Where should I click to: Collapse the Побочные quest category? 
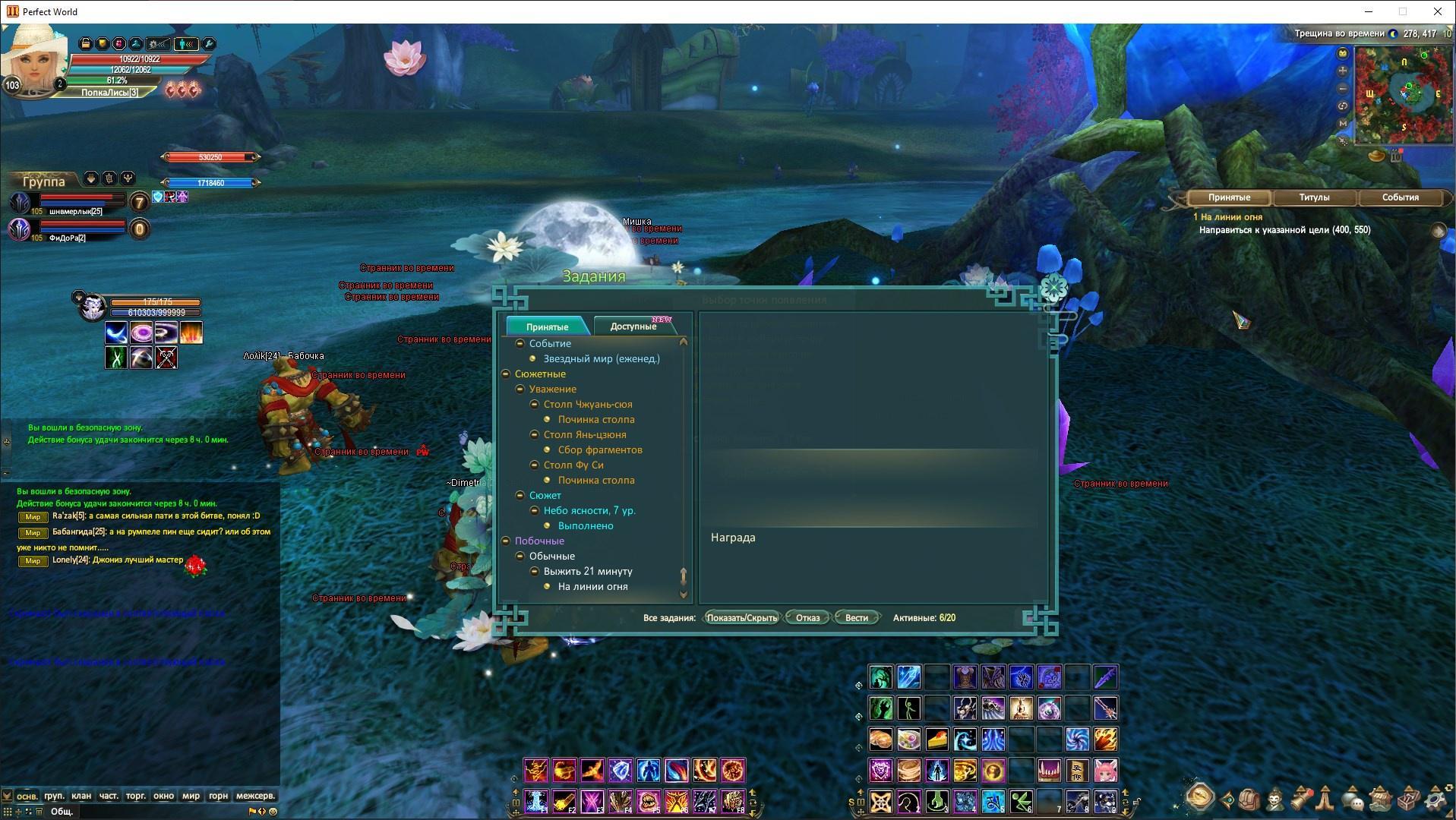coord(506,541)
